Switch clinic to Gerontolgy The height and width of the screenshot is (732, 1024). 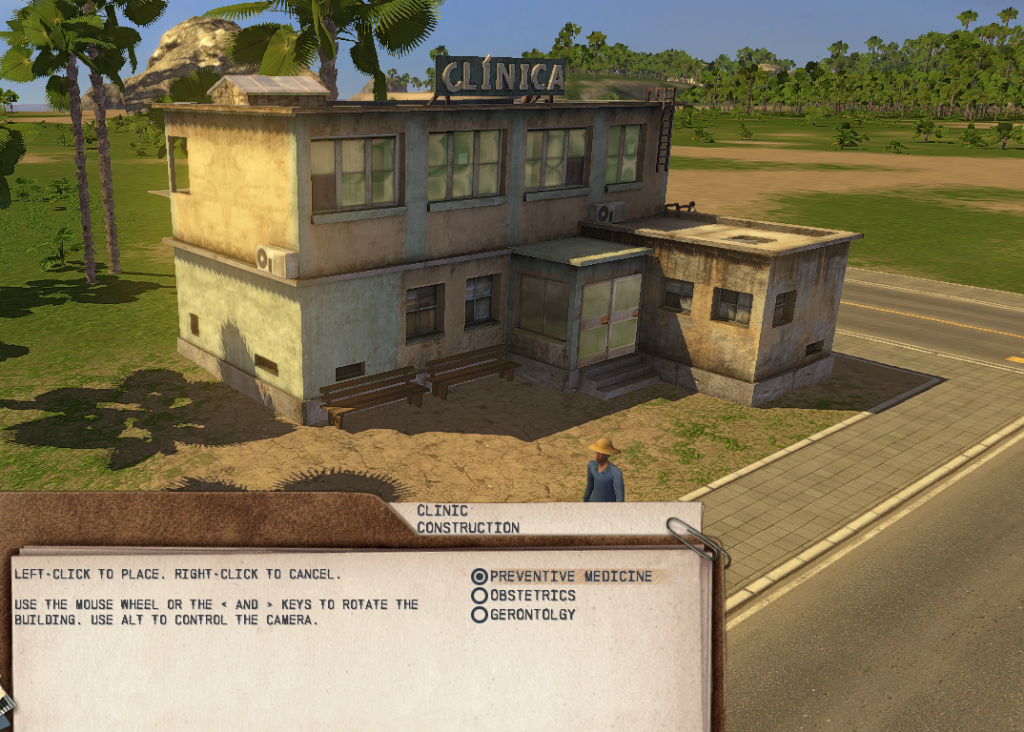pyautogui.click(x=479, y=615)
